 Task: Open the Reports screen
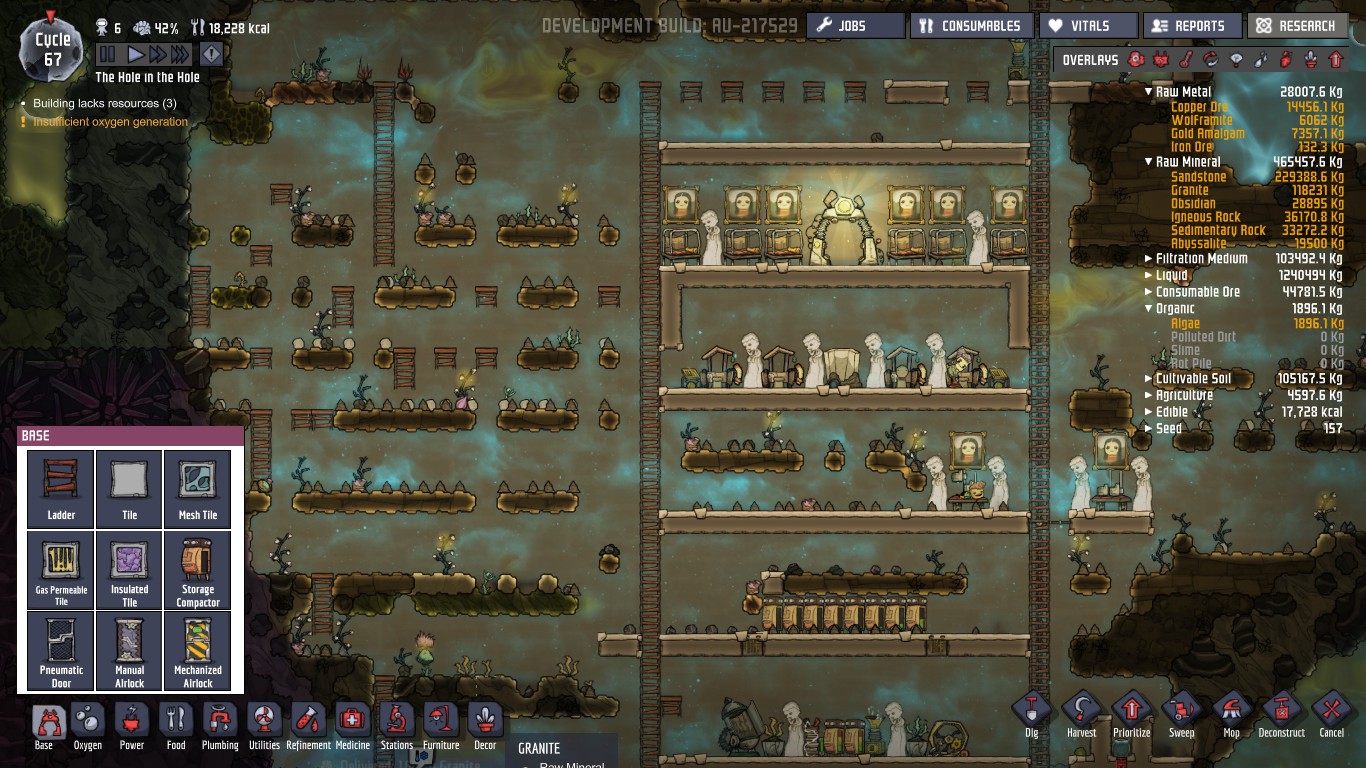pos(1192,26)
